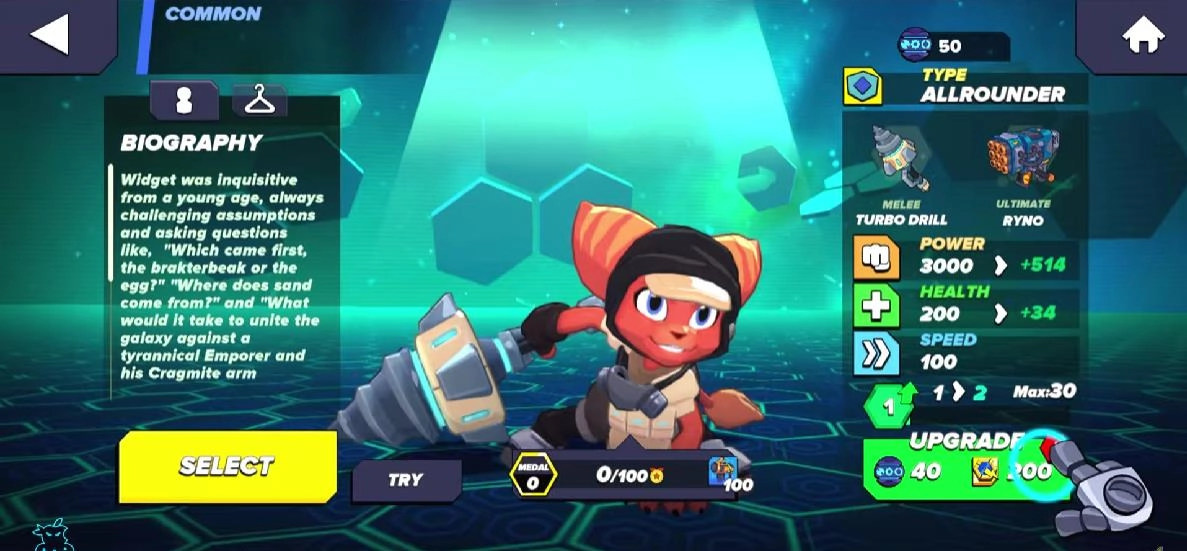This screenshot has width=1187, height=551.
Task: View the Turbo Drill melee weapon
Action: tap(900, 160)
